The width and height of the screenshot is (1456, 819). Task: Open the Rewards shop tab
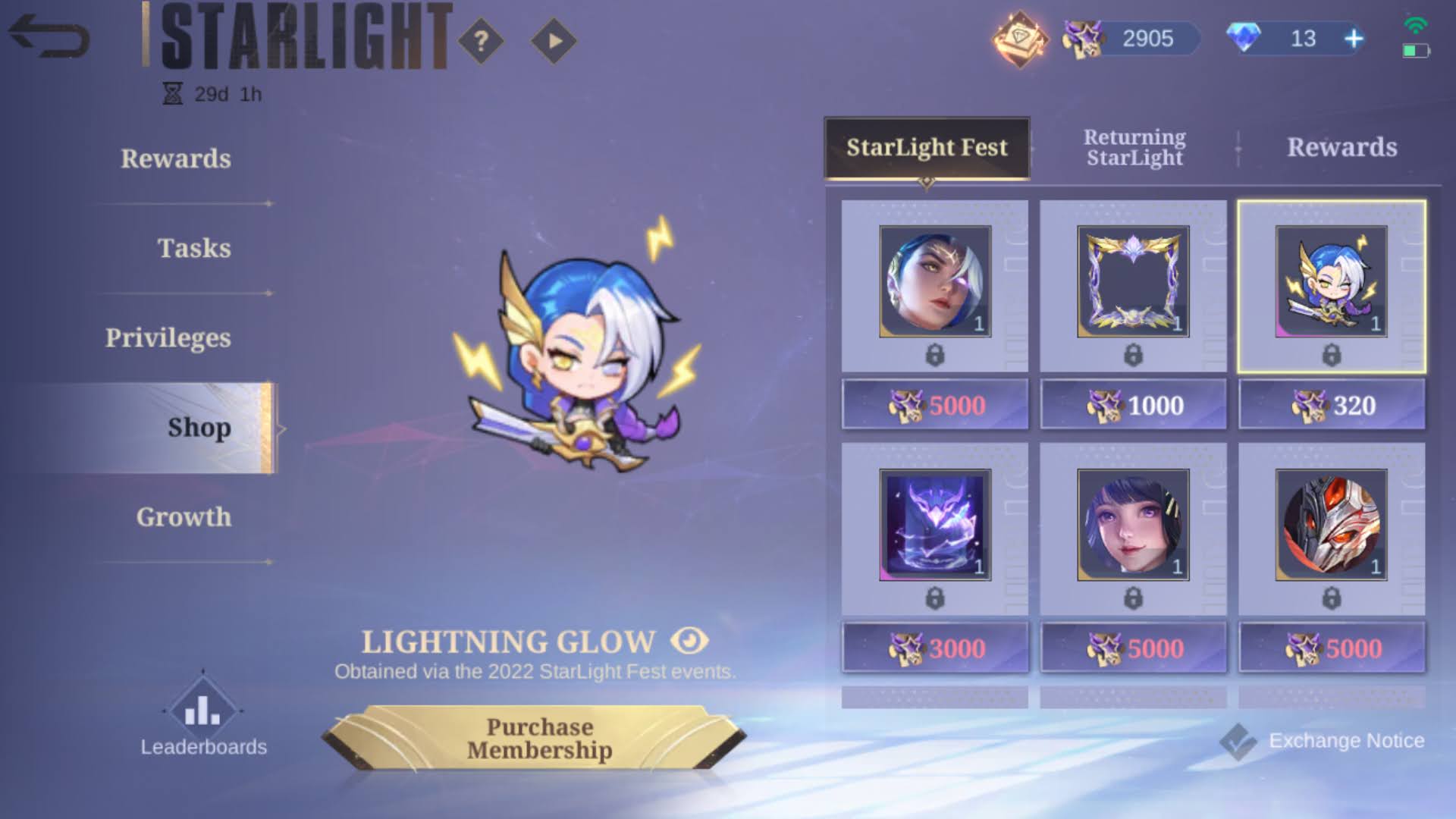1342,147
